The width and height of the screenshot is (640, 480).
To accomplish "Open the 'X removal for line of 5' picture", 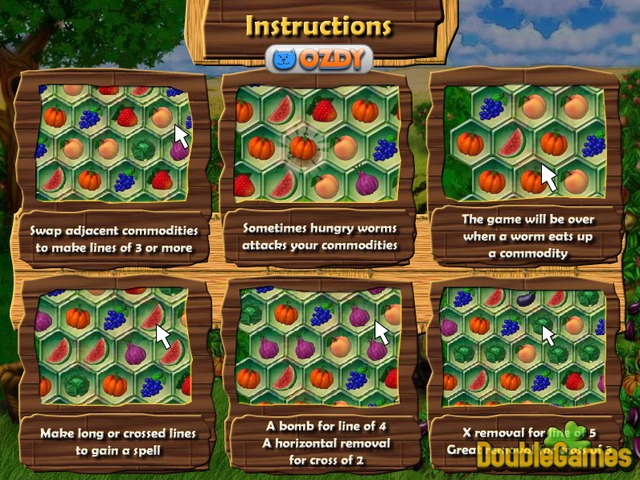I will 524,344.
